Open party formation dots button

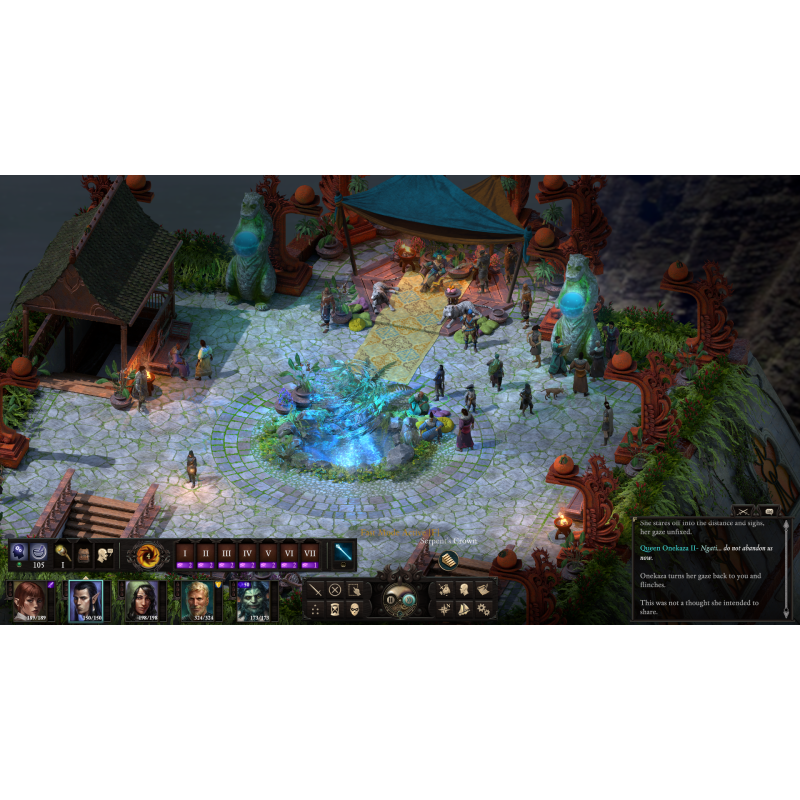pyautogui.click(x=316, y=609)
